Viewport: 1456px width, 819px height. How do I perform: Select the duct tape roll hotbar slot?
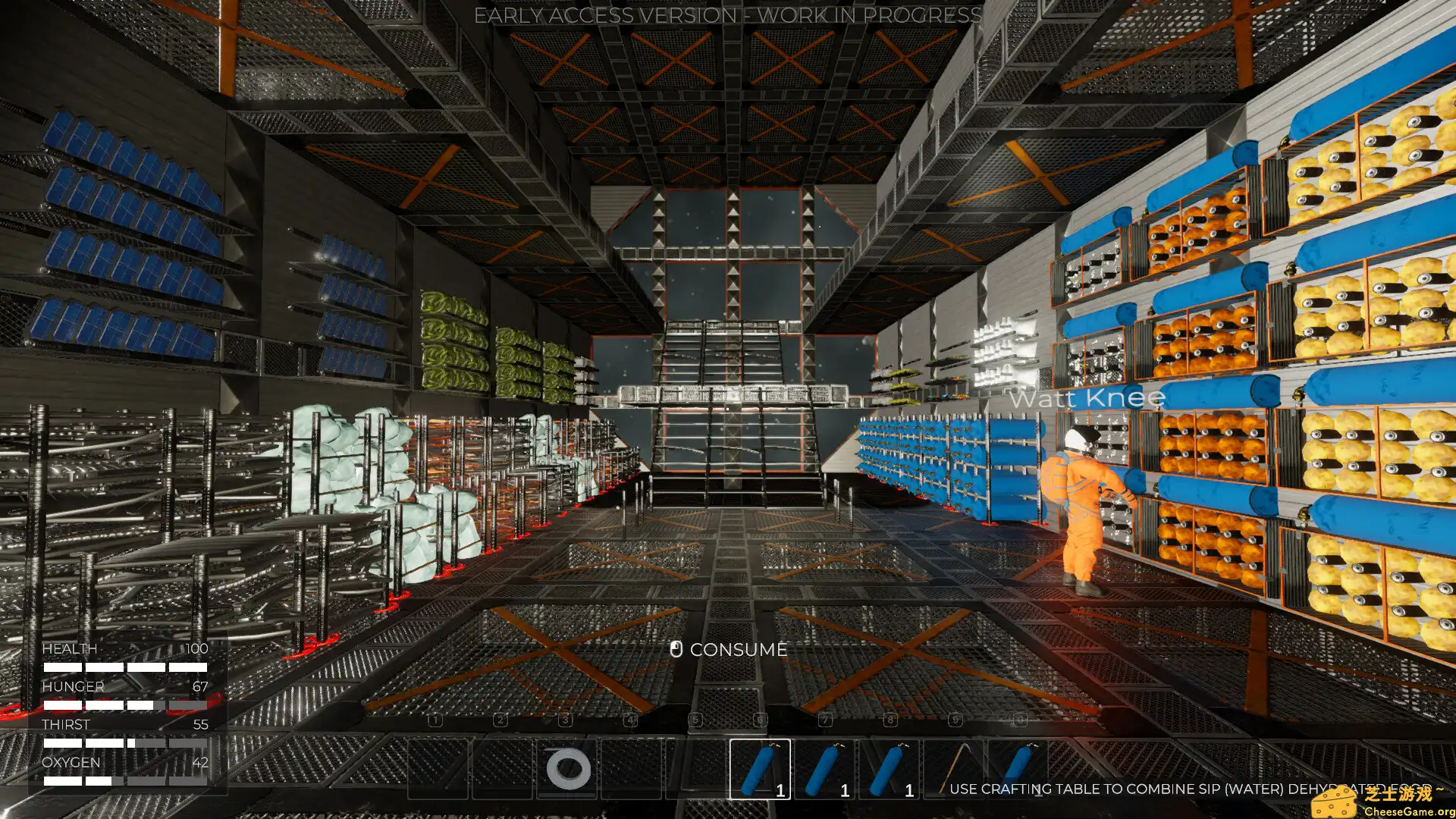pyautogui.click(x=567, y=769)
